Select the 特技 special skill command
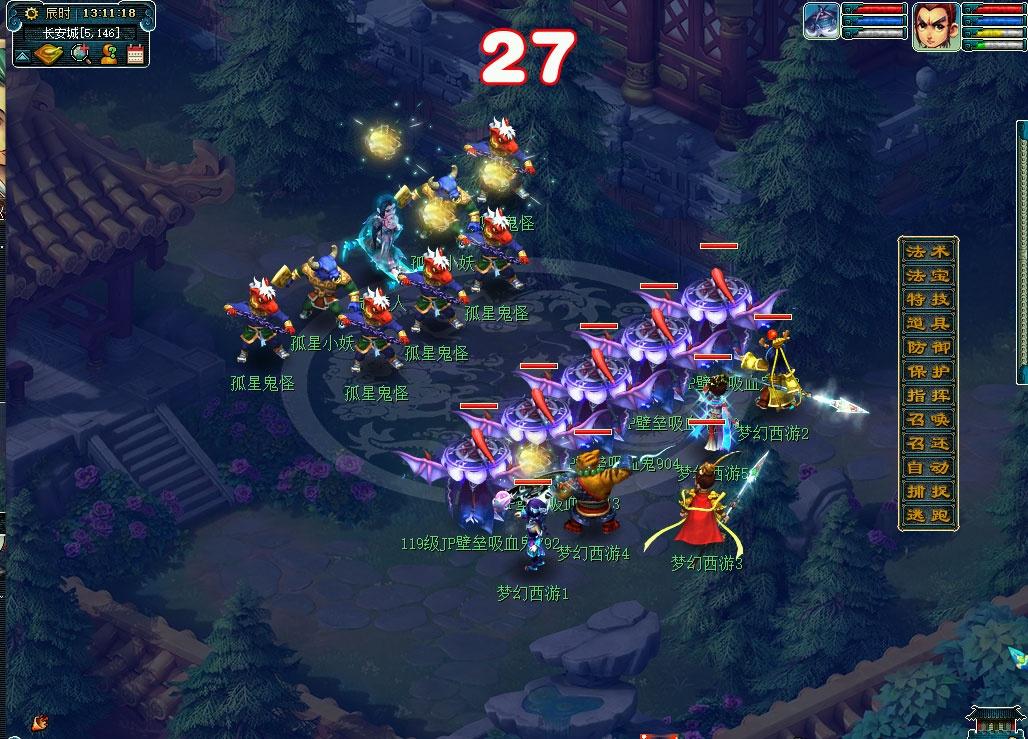 point(927,299)
